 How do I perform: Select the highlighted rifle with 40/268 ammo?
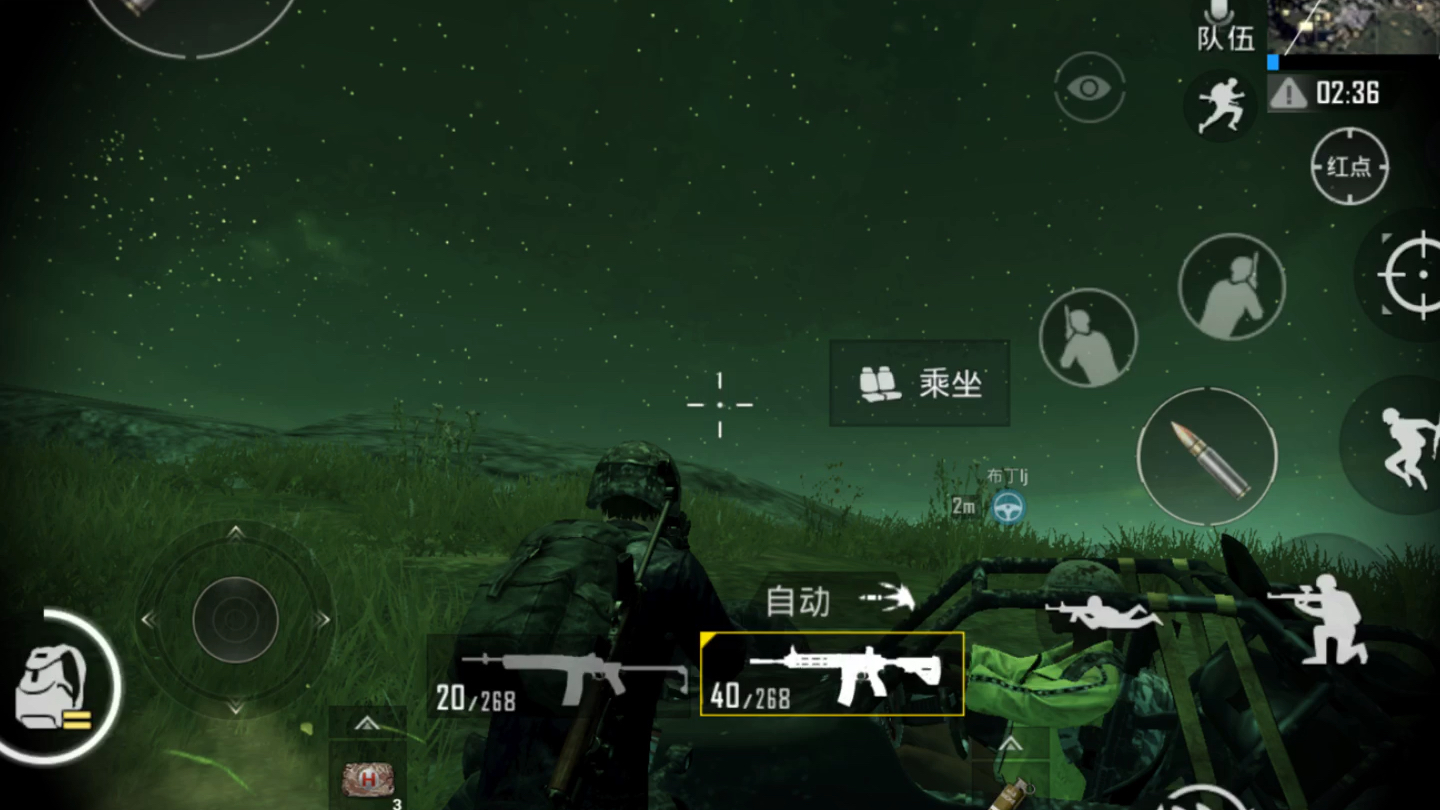[832, 674]
